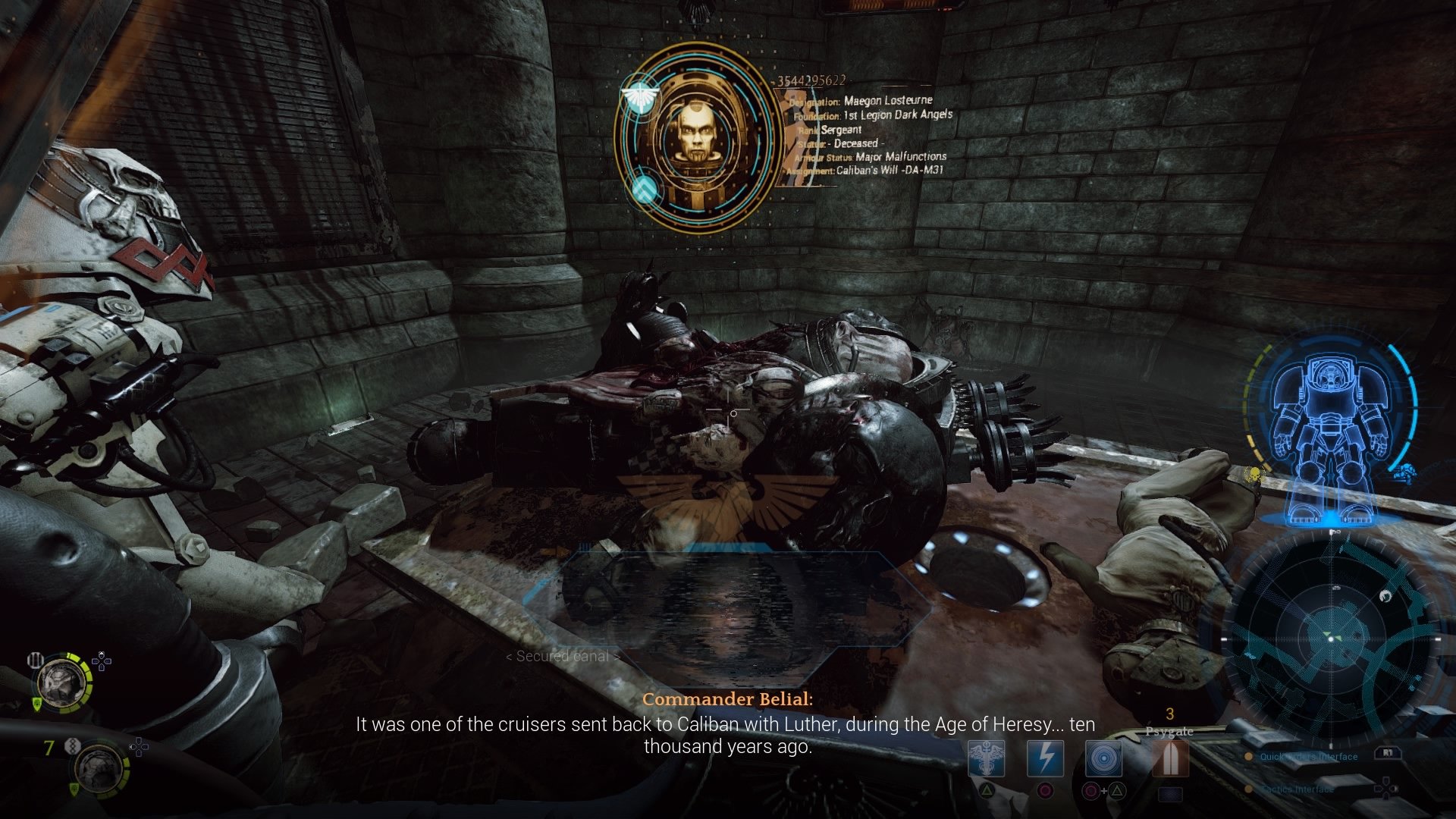Select the green shield badge on the top squadmate portrait
1456x819 pixels.
tap(37, 703)
